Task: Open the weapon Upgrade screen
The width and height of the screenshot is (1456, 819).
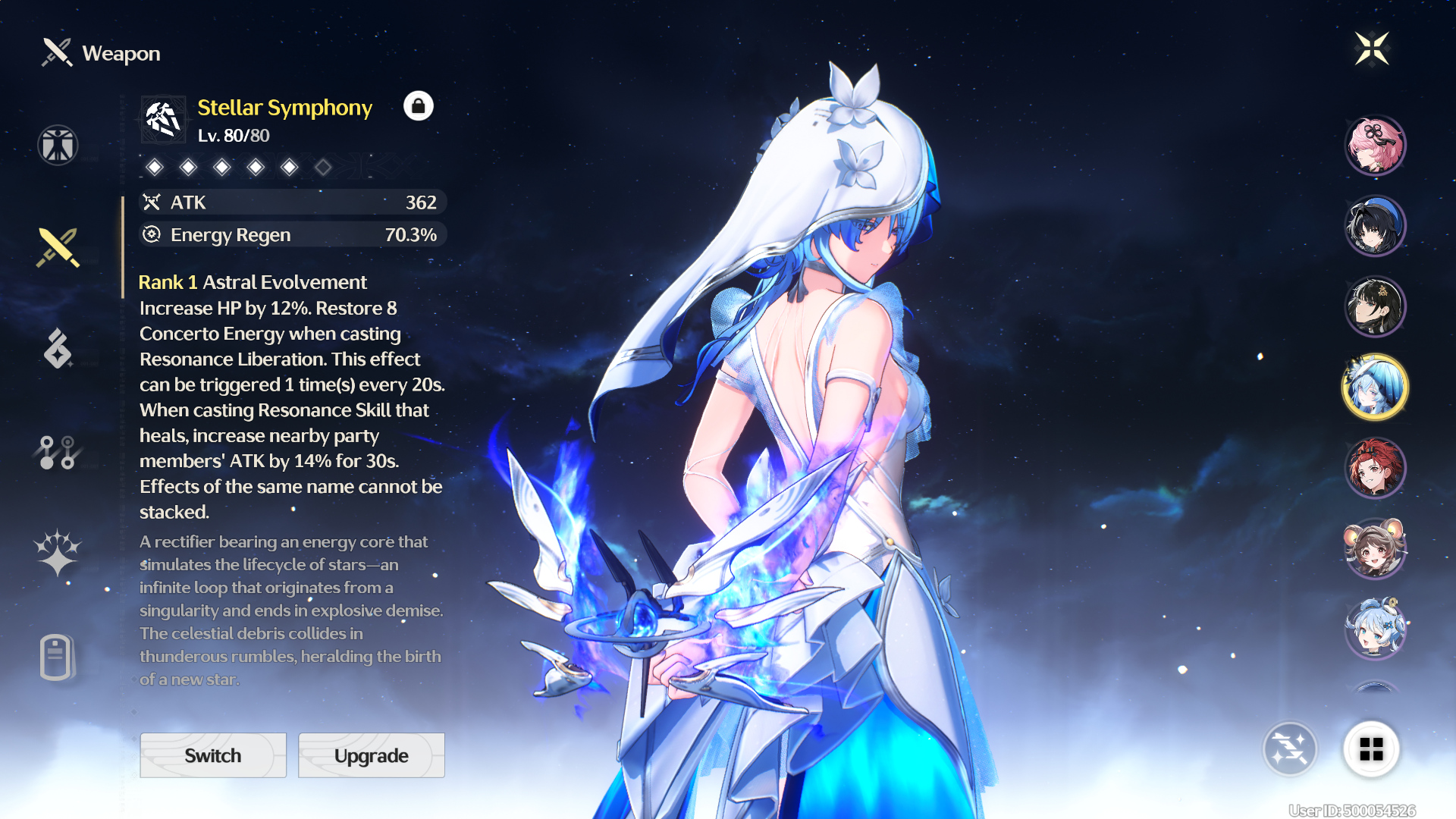Action: [x=372, y=755]
